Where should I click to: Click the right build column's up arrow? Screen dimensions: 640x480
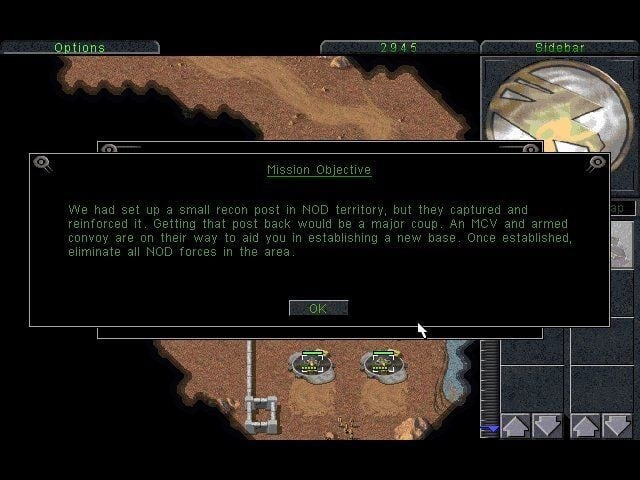tap(585, 426)
